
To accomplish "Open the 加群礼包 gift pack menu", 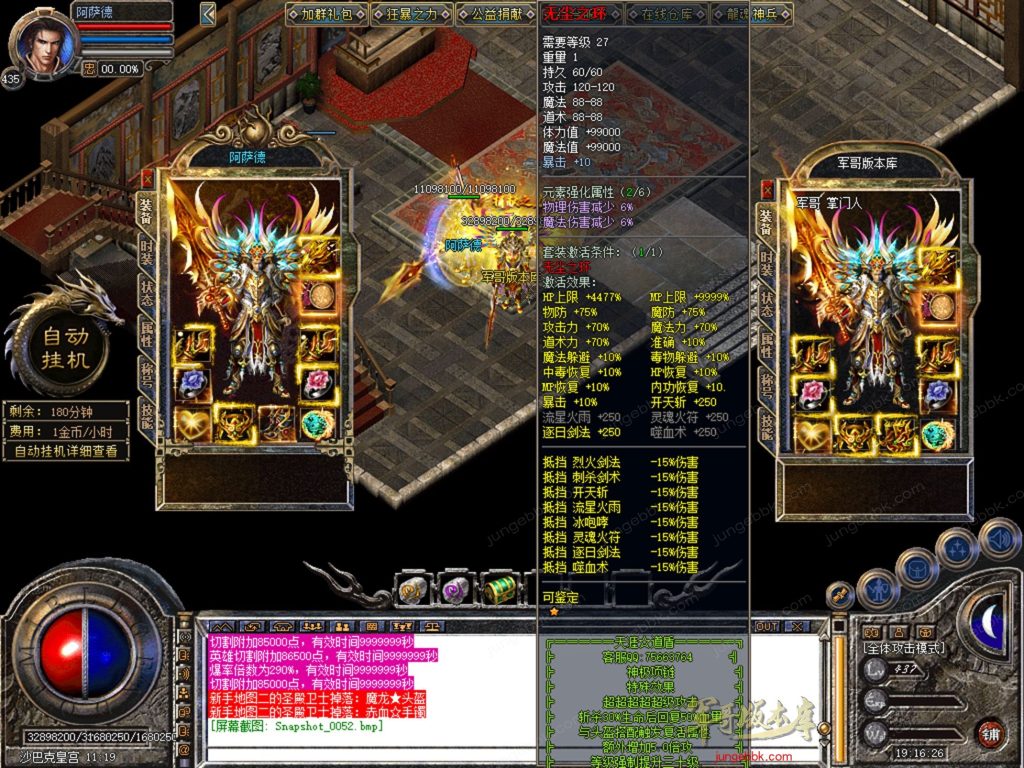I will click(x=325, y=14).
